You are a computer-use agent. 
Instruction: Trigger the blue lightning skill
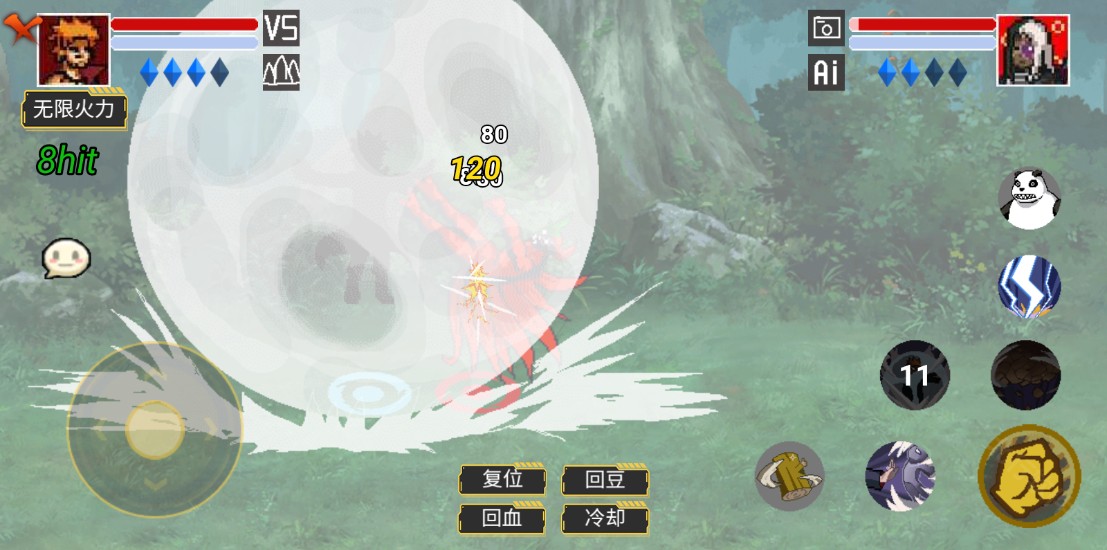coord(1029,287)
